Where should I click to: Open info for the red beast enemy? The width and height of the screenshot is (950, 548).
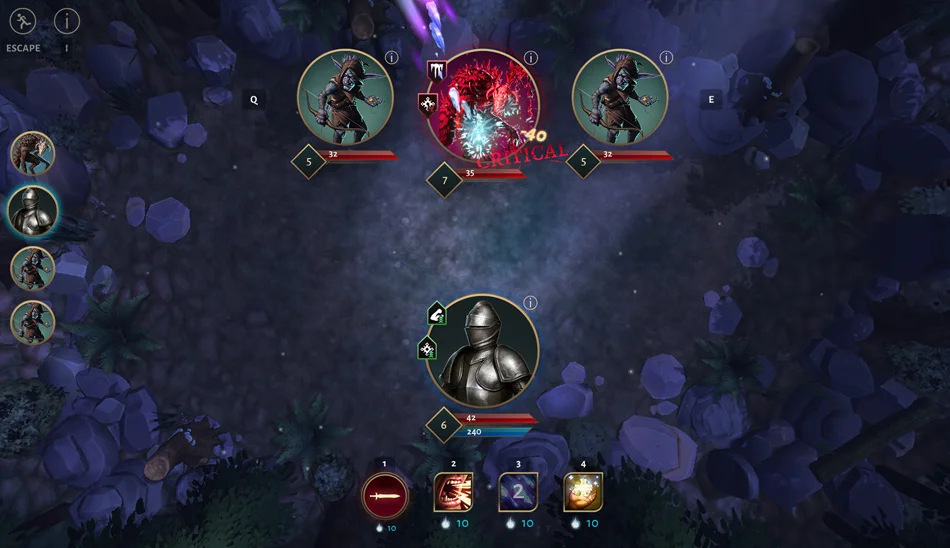[x=531, y=58]
